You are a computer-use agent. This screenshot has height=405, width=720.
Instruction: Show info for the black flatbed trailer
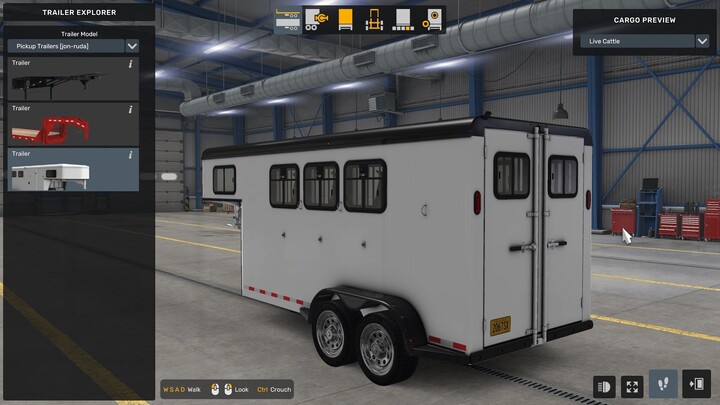click(131, 64)
